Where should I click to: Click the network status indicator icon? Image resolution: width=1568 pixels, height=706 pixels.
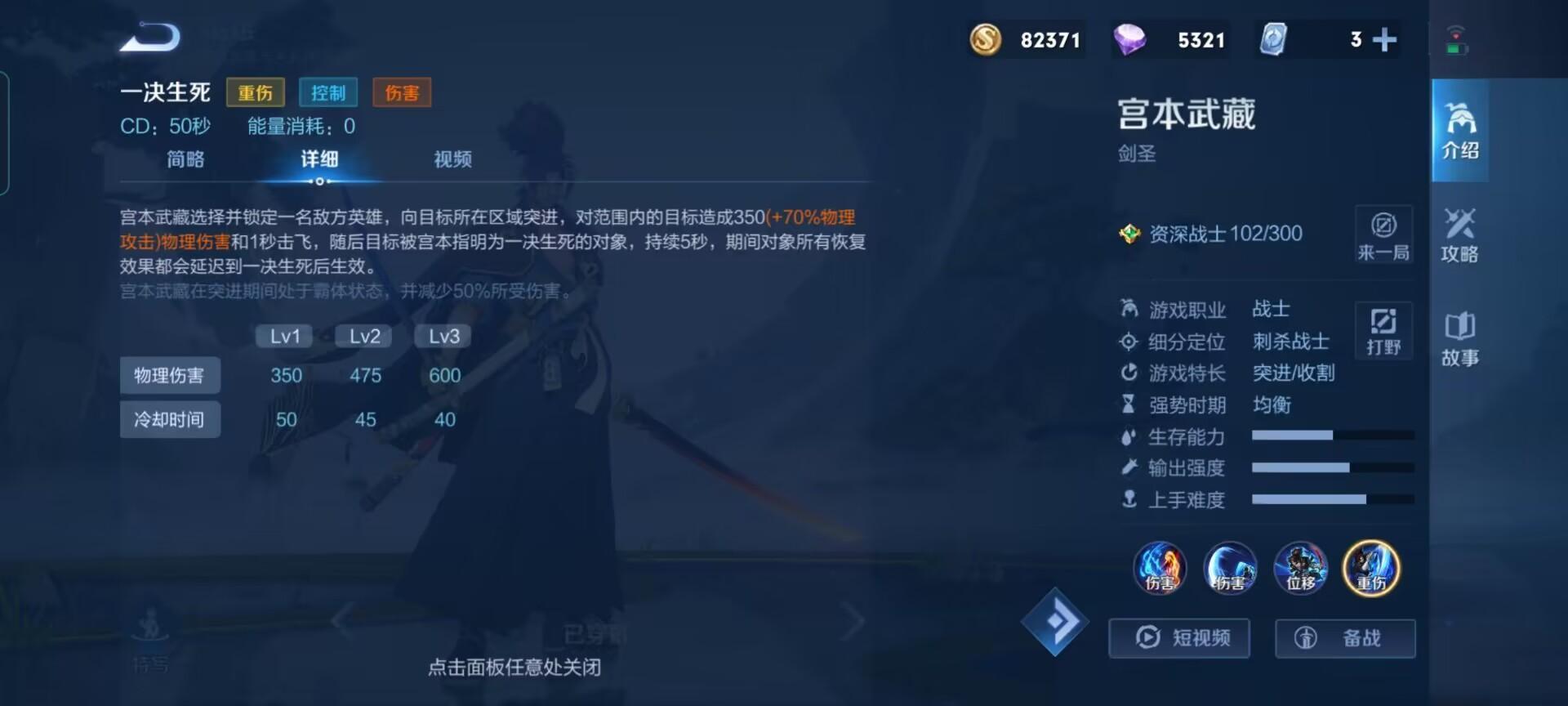pos(1459,39)
